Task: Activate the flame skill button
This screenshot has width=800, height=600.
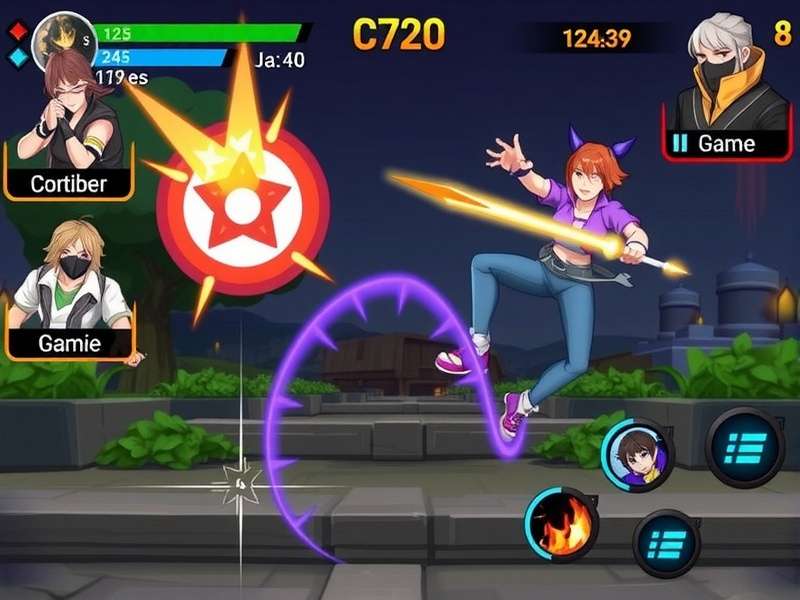Action: pos(561,524)
